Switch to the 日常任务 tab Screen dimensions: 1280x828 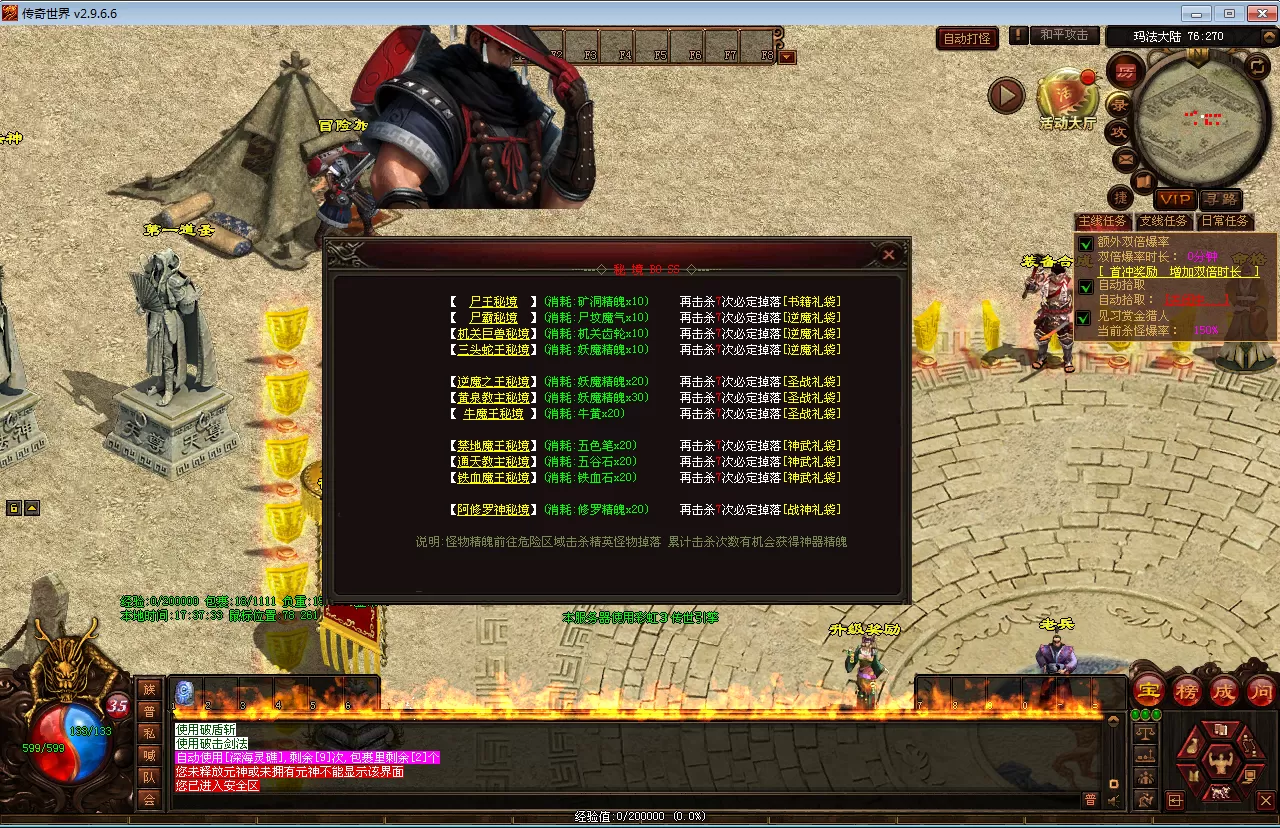[1225, 221]
